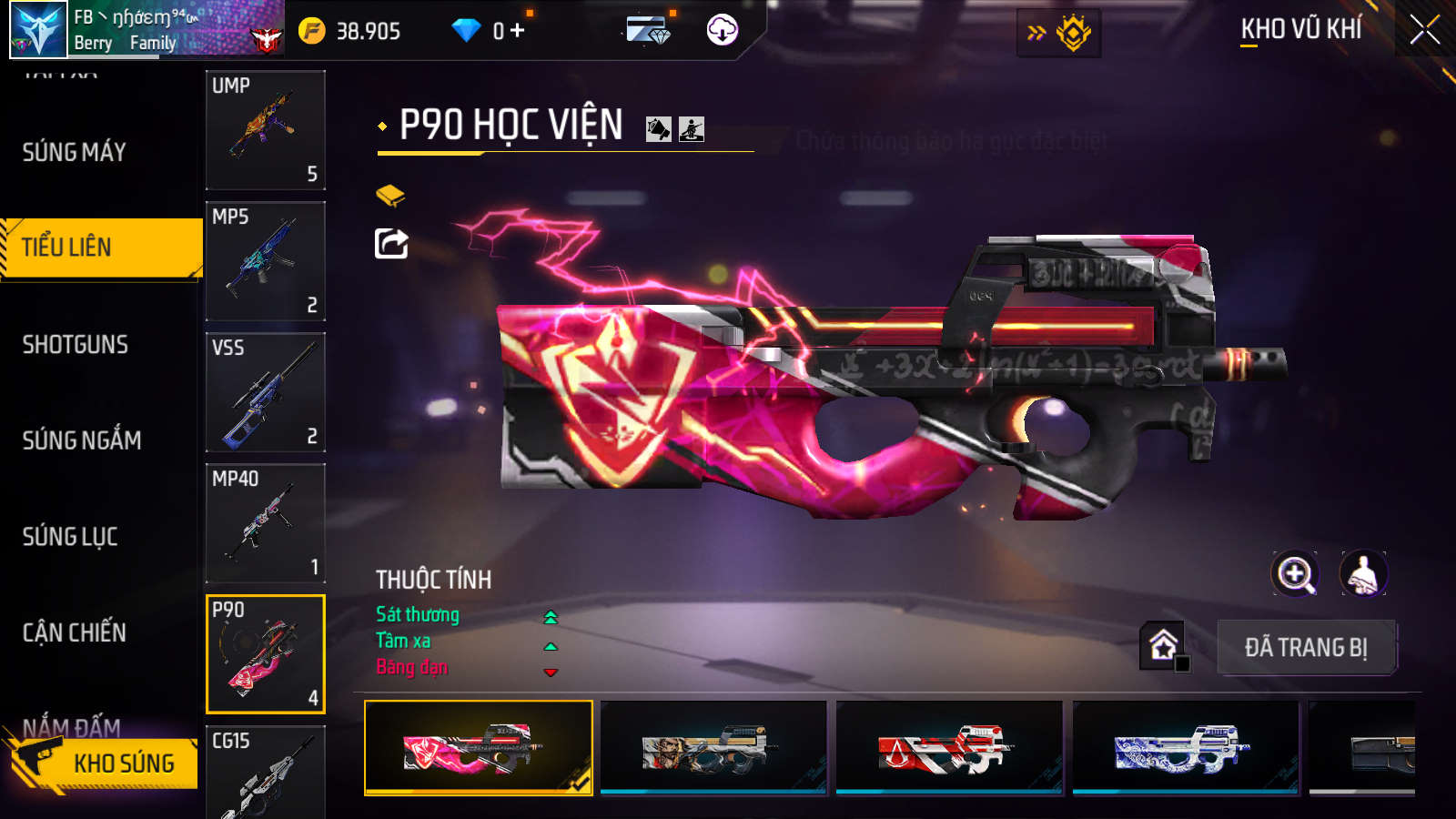Choose the blue dragon P90 skin
The width and height of the screenshot is (1456, 819).
pyautogui.click(x=1185, y=748)
